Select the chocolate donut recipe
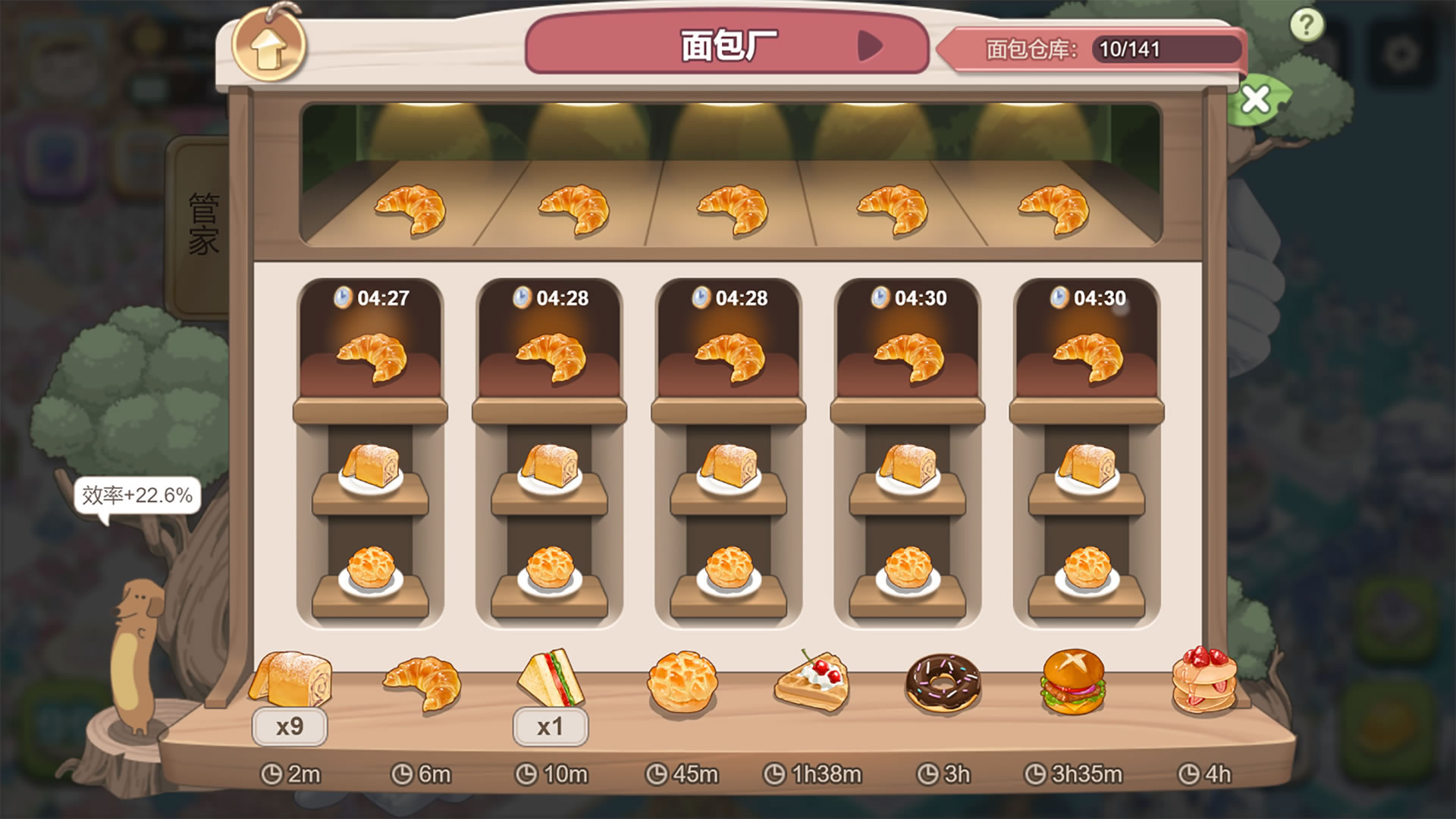The height and width of the screenshot is (819, 1456). (x=943, y=684)
